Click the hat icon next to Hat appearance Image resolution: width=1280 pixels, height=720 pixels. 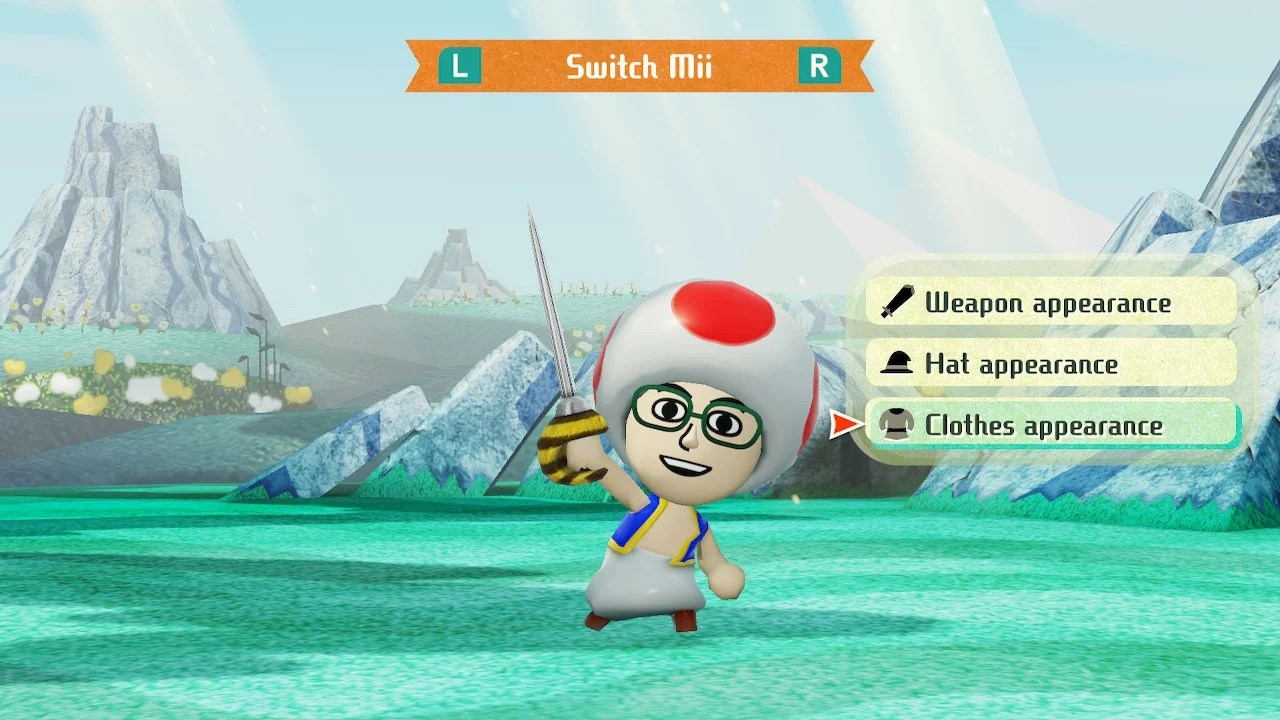point(897,363)
